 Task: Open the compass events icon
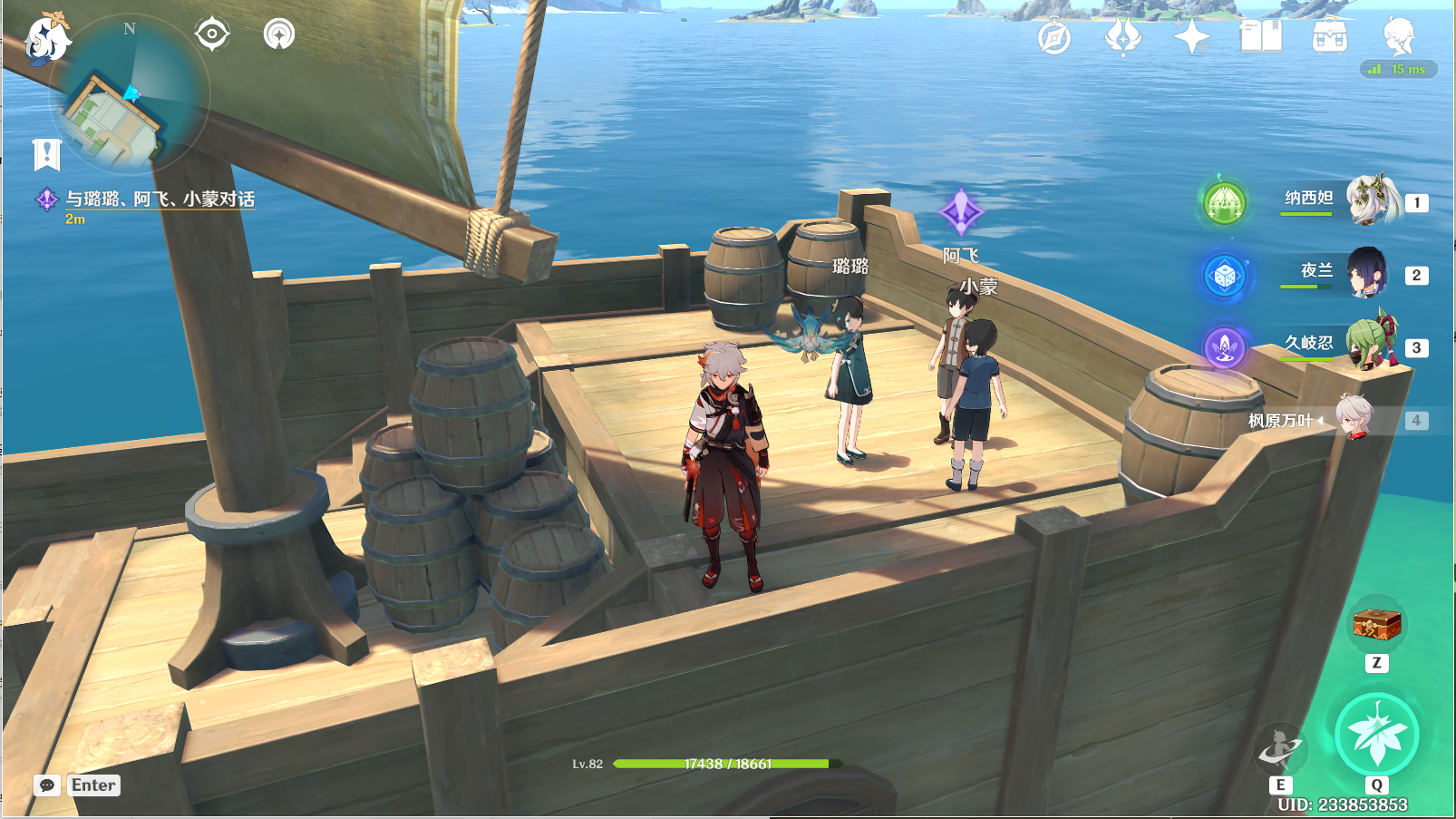point(1054,37)
